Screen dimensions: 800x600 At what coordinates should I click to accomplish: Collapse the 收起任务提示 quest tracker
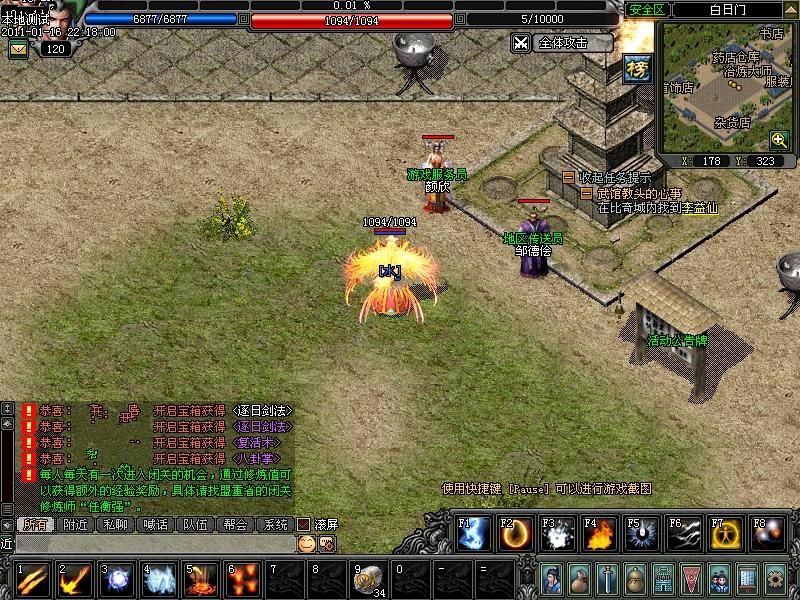click(x=568, y=177)
